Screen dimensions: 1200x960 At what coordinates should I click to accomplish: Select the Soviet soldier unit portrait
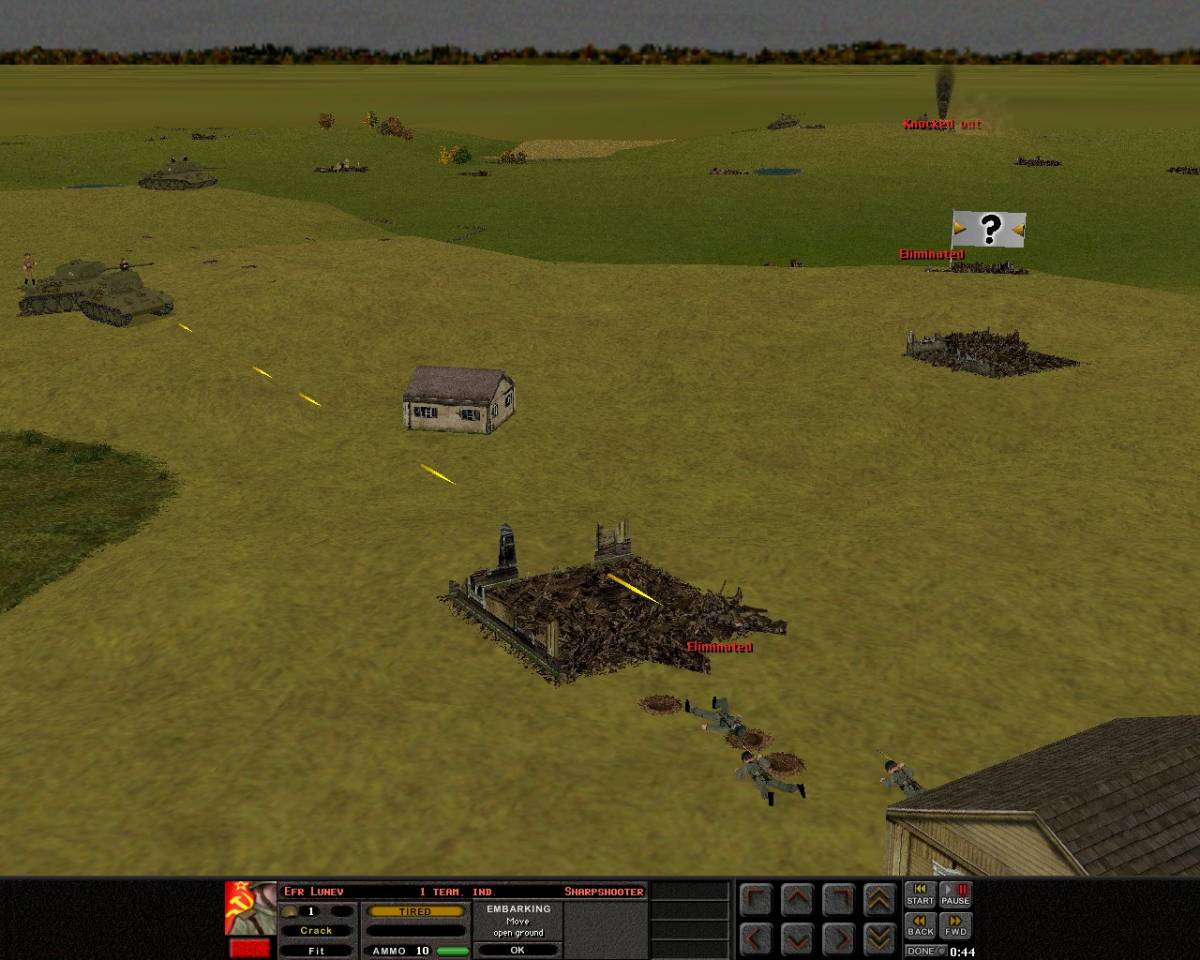pos(250,907)
